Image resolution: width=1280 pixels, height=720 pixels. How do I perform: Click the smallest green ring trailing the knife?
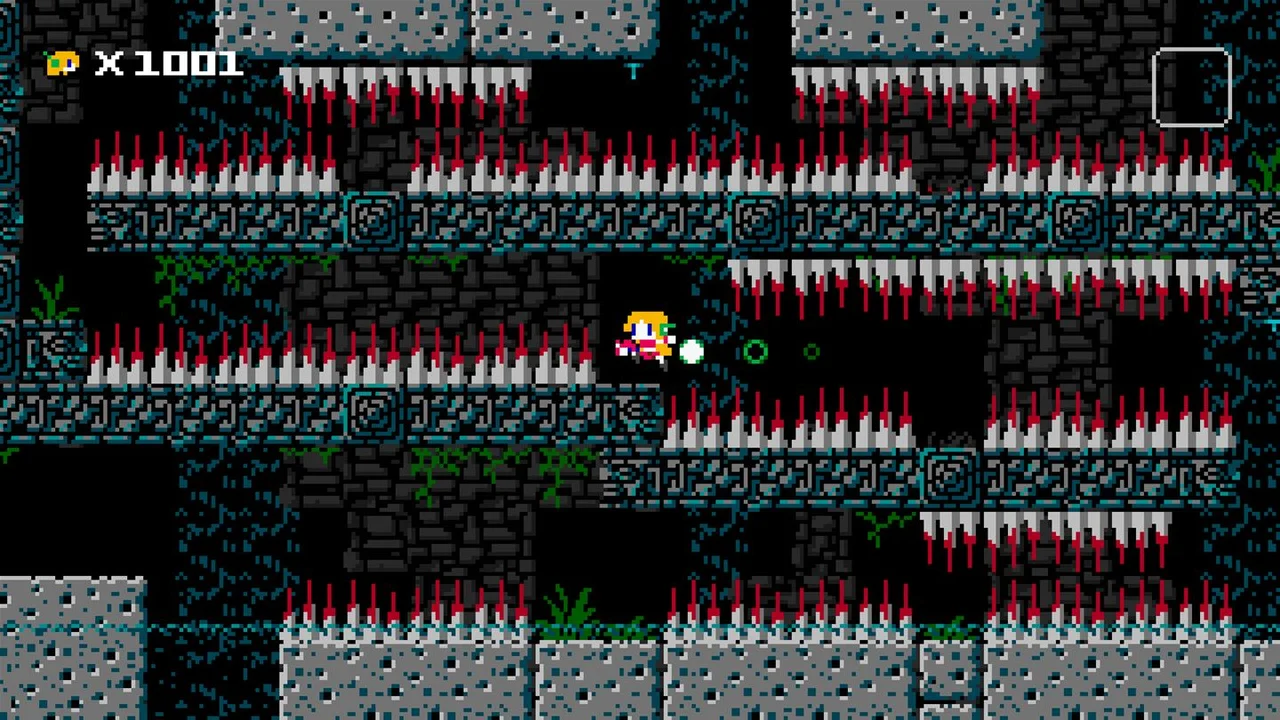811,352
